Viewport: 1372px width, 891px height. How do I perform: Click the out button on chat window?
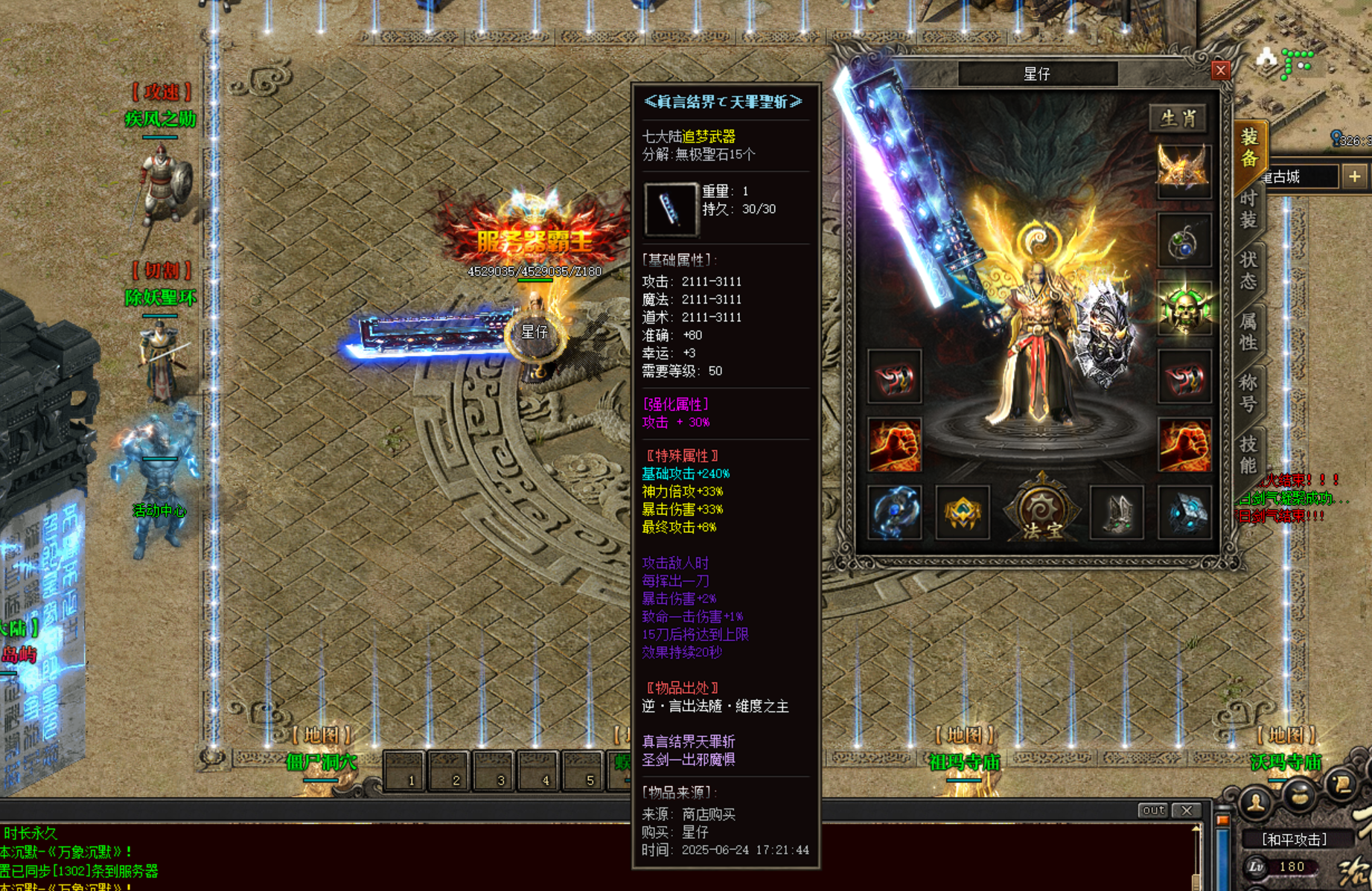[1155, 810]
